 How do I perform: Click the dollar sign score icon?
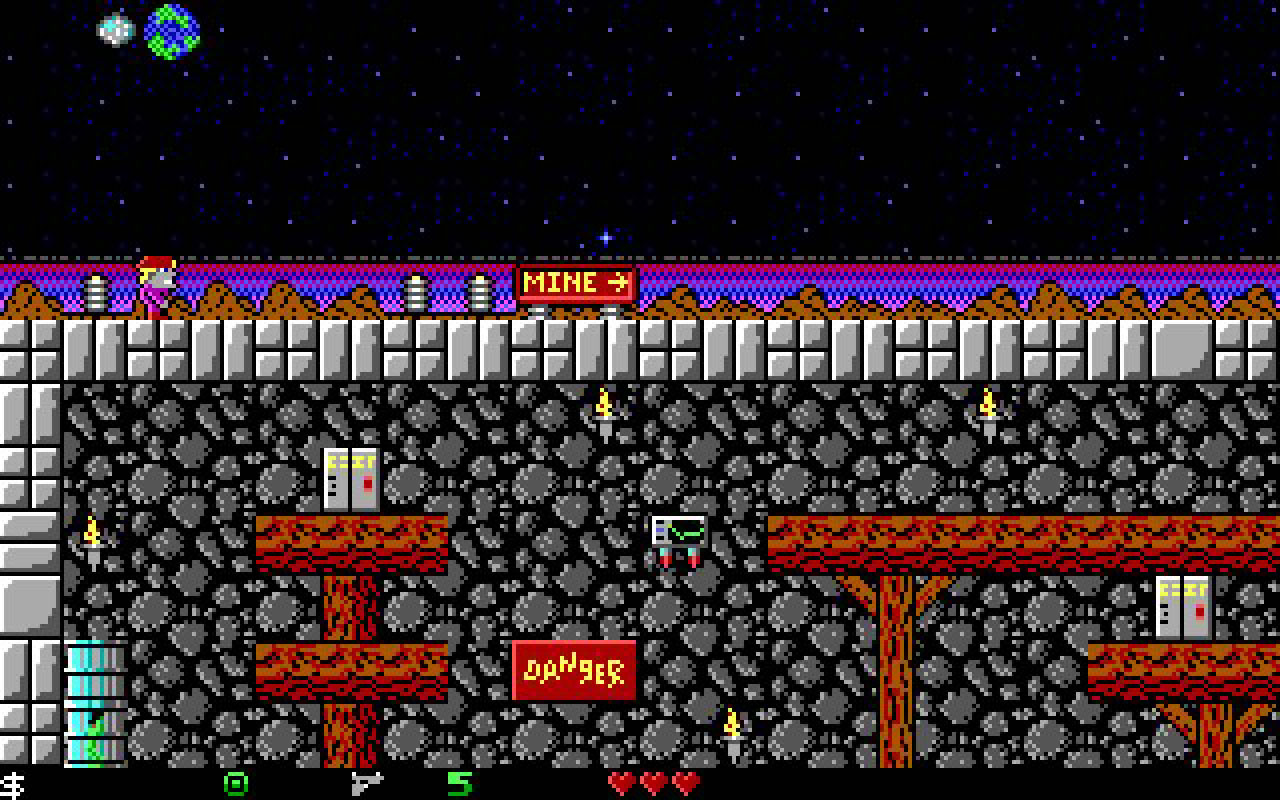click(10, 786)
